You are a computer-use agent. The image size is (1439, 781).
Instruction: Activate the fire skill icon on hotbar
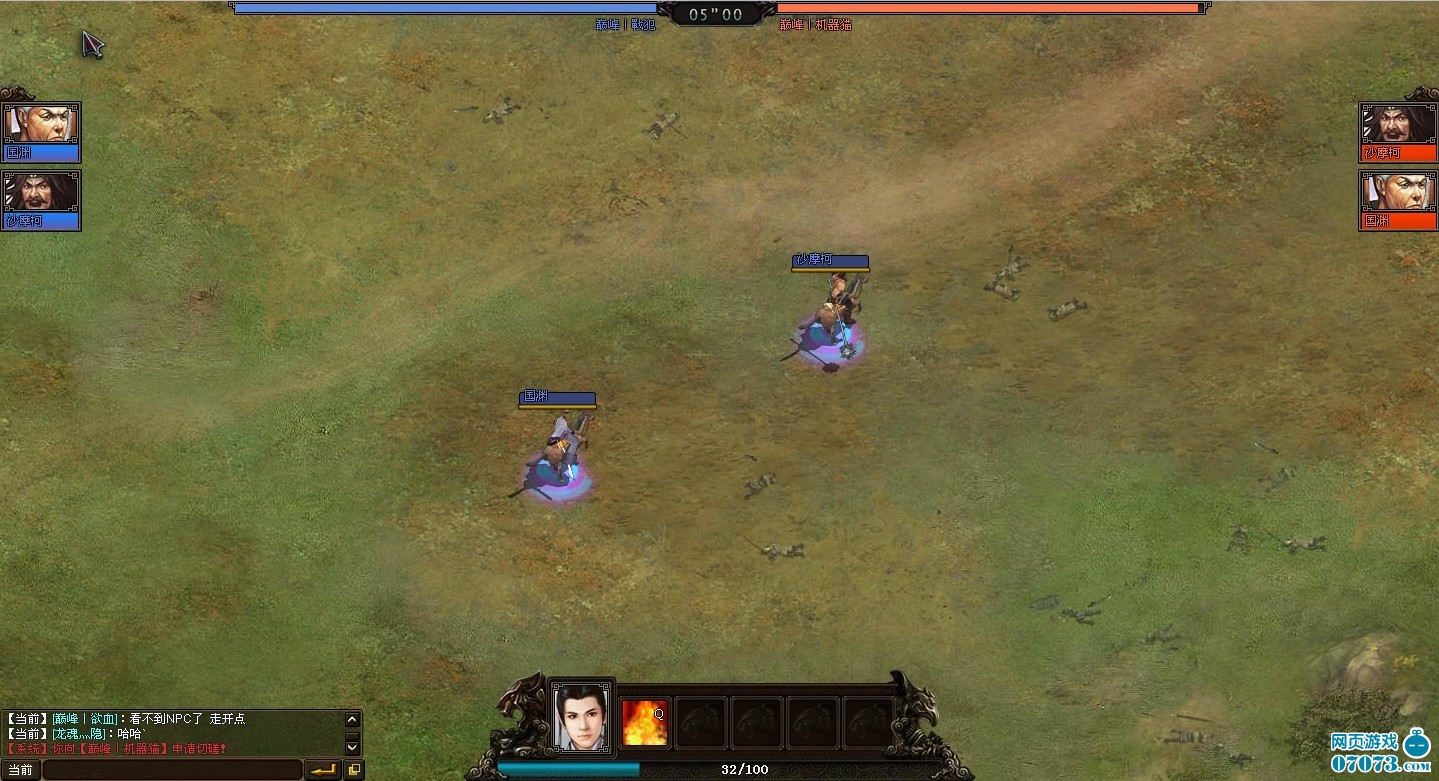pyautogui.click(x=644, y=722)
